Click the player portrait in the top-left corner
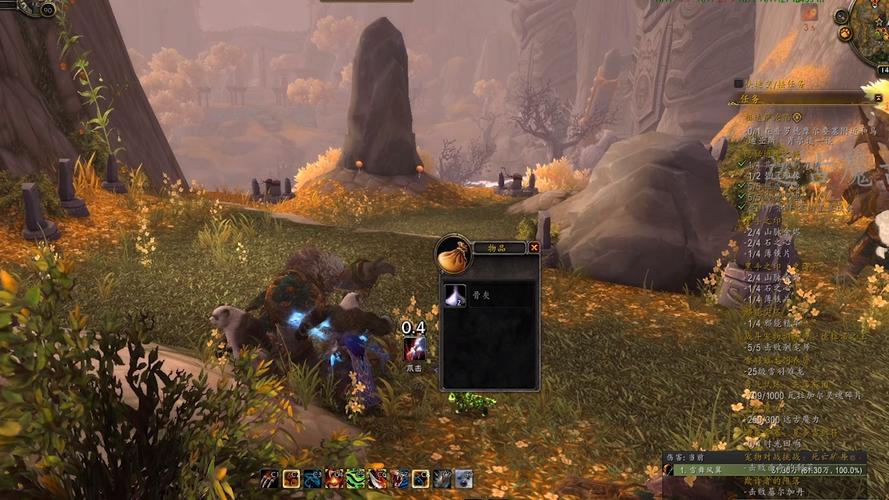Screen dimensions: 889x500 coord(30,6)
